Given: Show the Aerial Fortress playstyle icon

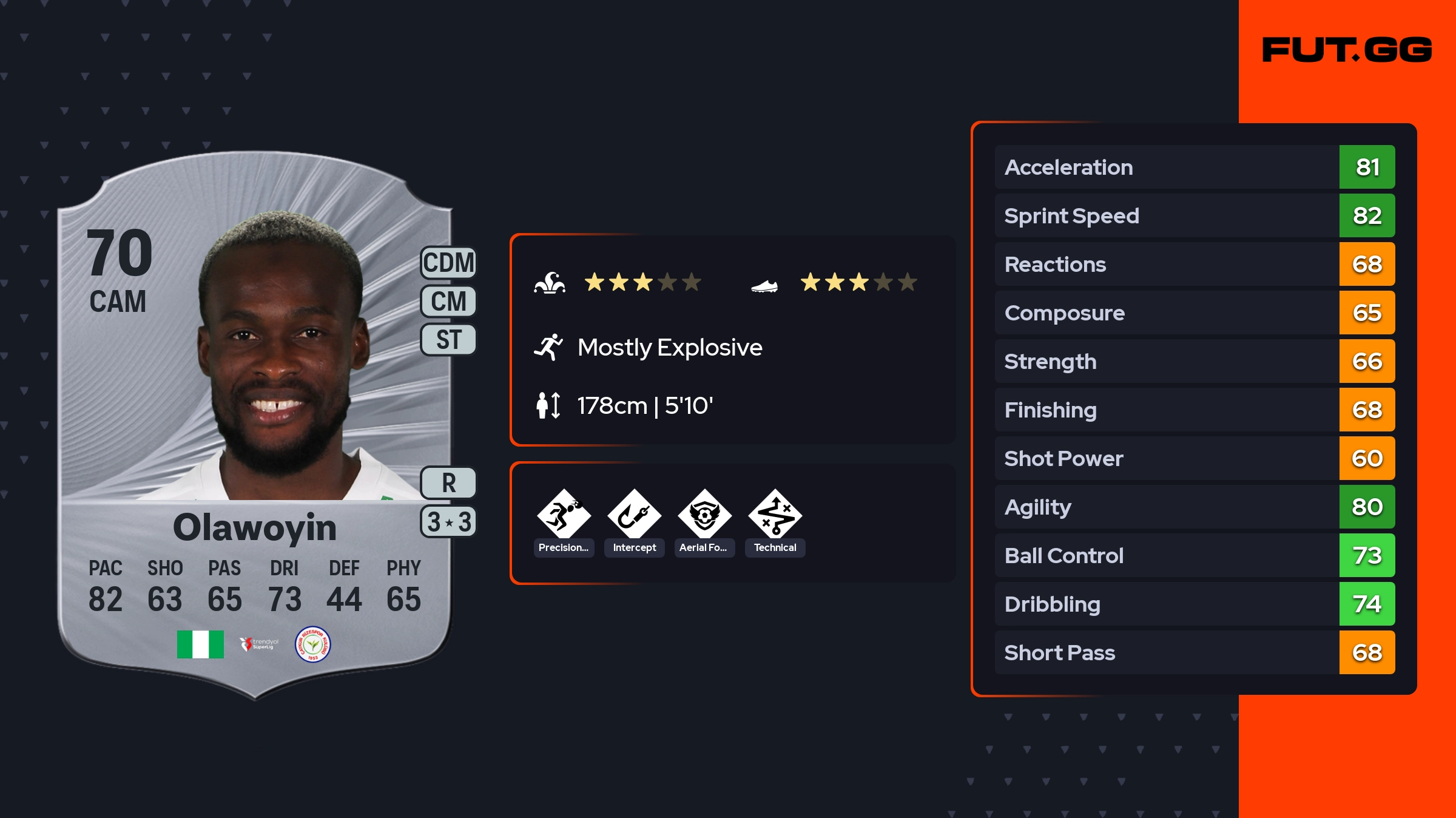Looking at the screenshot, I should coord(704,515).
